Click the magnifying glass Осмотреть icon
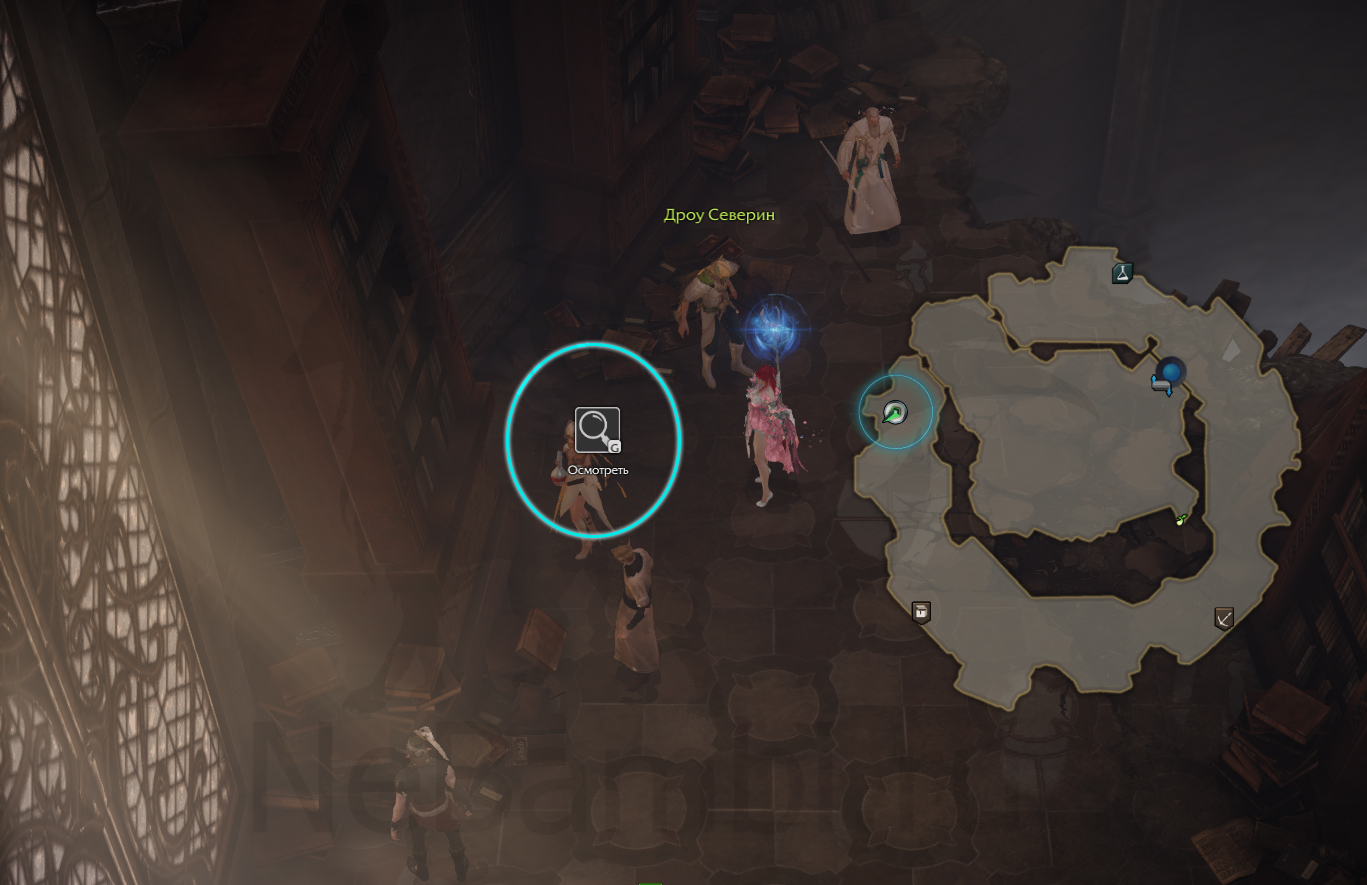The width and height of the screenshot is (1367, 885). click(x=597, y=430)
